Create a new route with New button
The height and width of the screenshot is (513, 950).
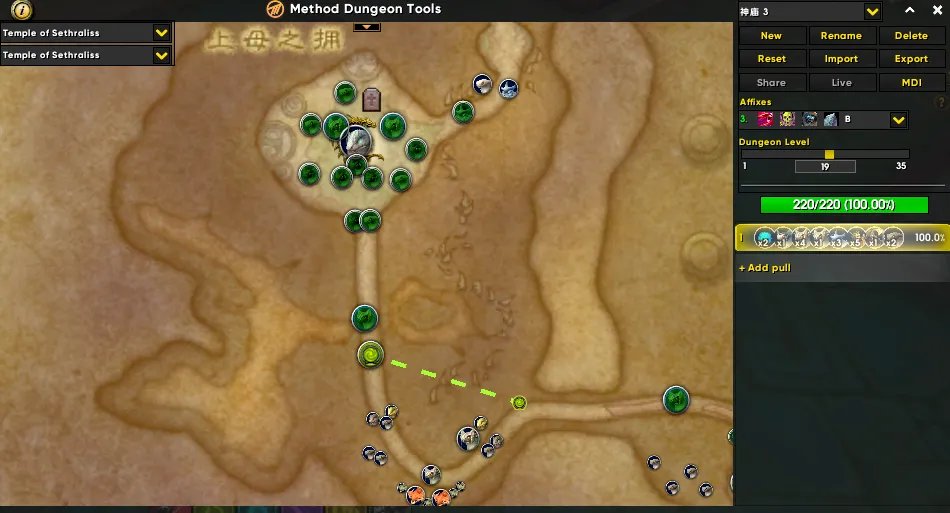point(771,35)
